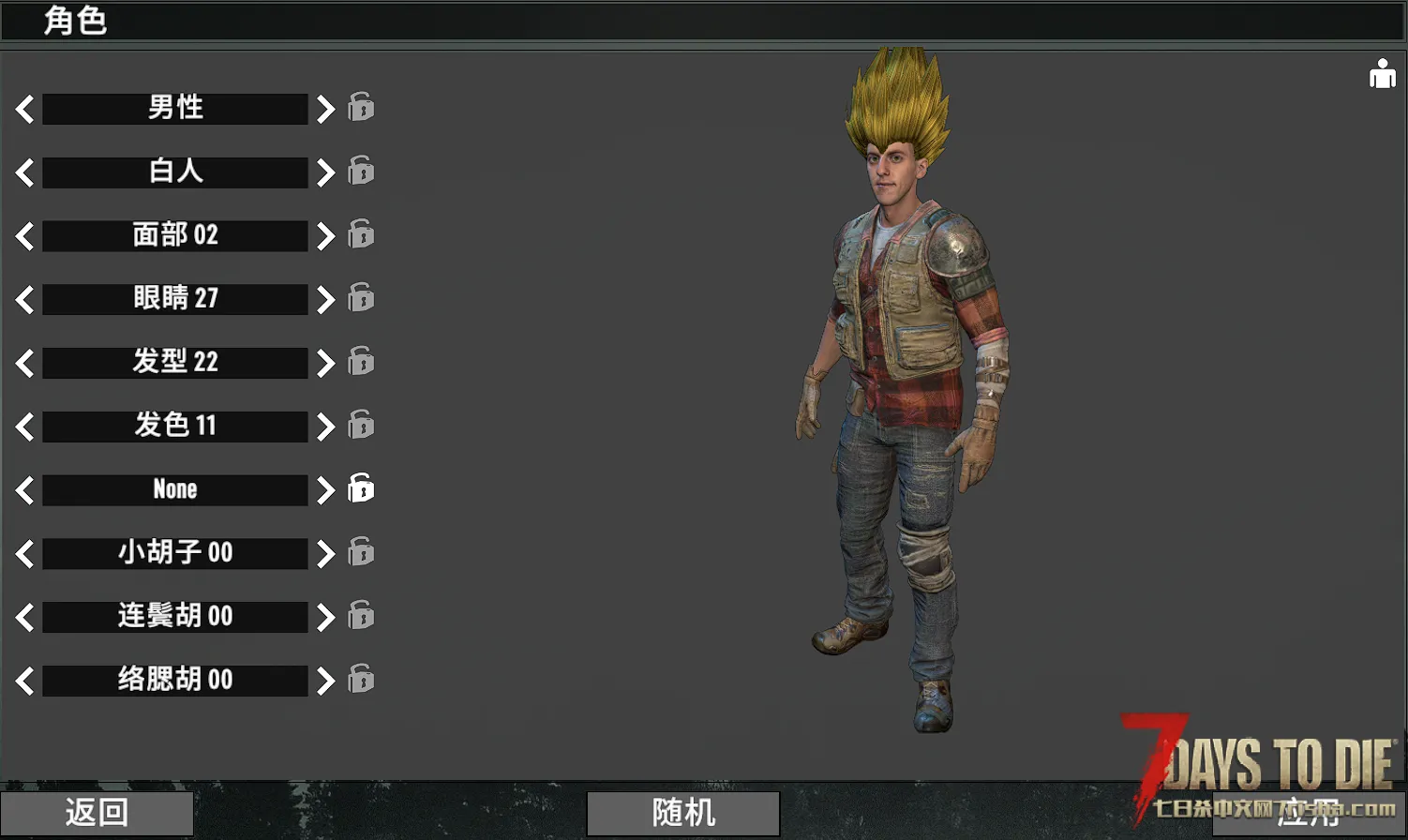The width and height of the screenshot is (1408, 840).
Task: Choose next race after 白人
Action: [325, 172]
